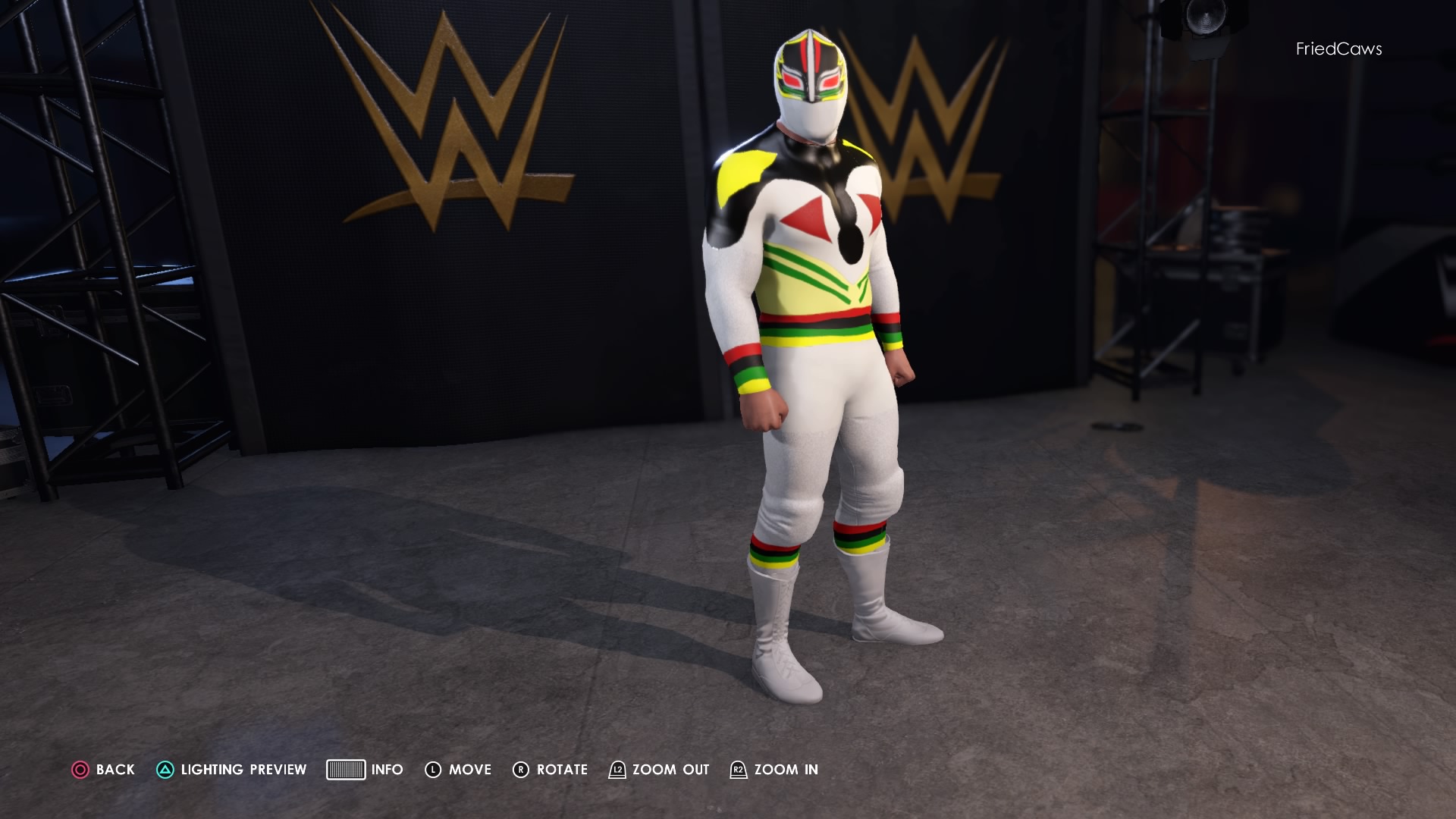Click the MOVE command label
The width and height of the screenshot is (1456, 819).
coord(470,769)
